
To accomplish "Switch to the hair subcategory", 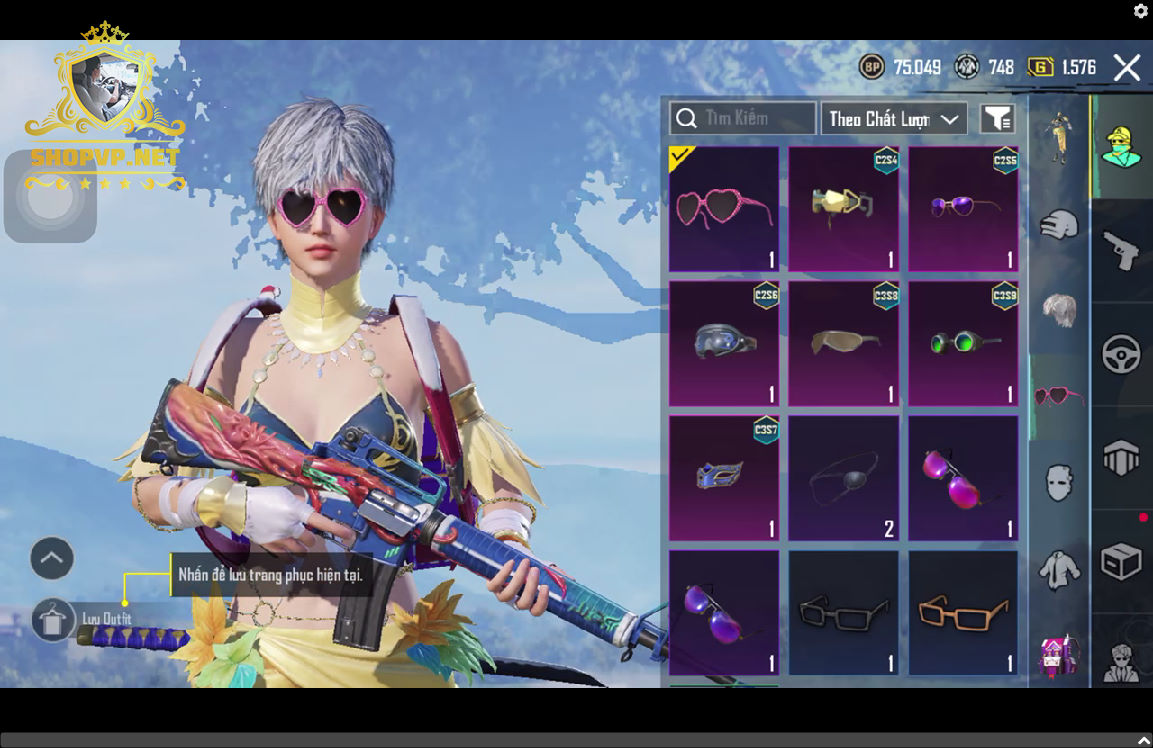I will [x=1059, y=311].
